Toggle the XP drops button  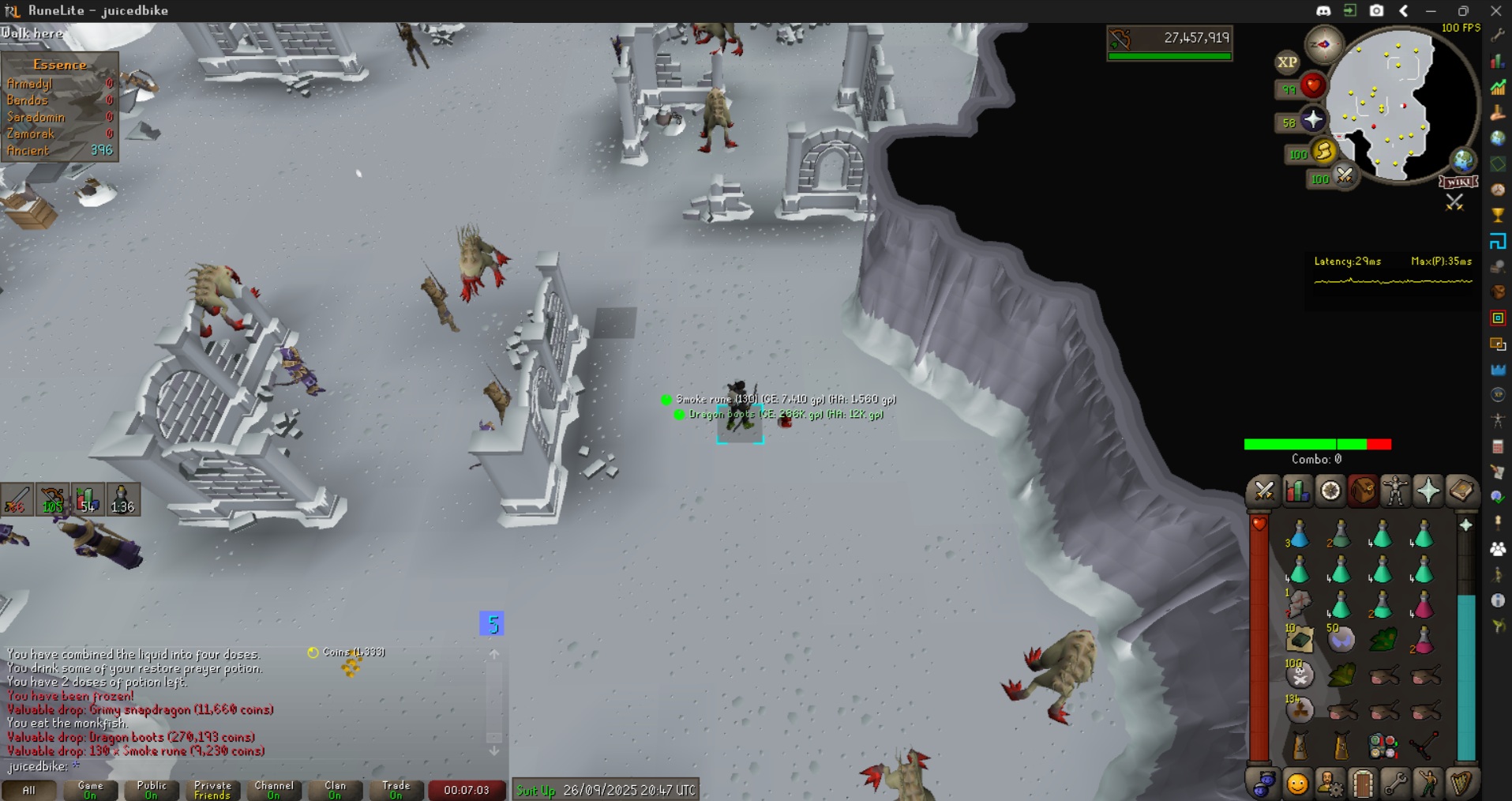coord(1287,62)
